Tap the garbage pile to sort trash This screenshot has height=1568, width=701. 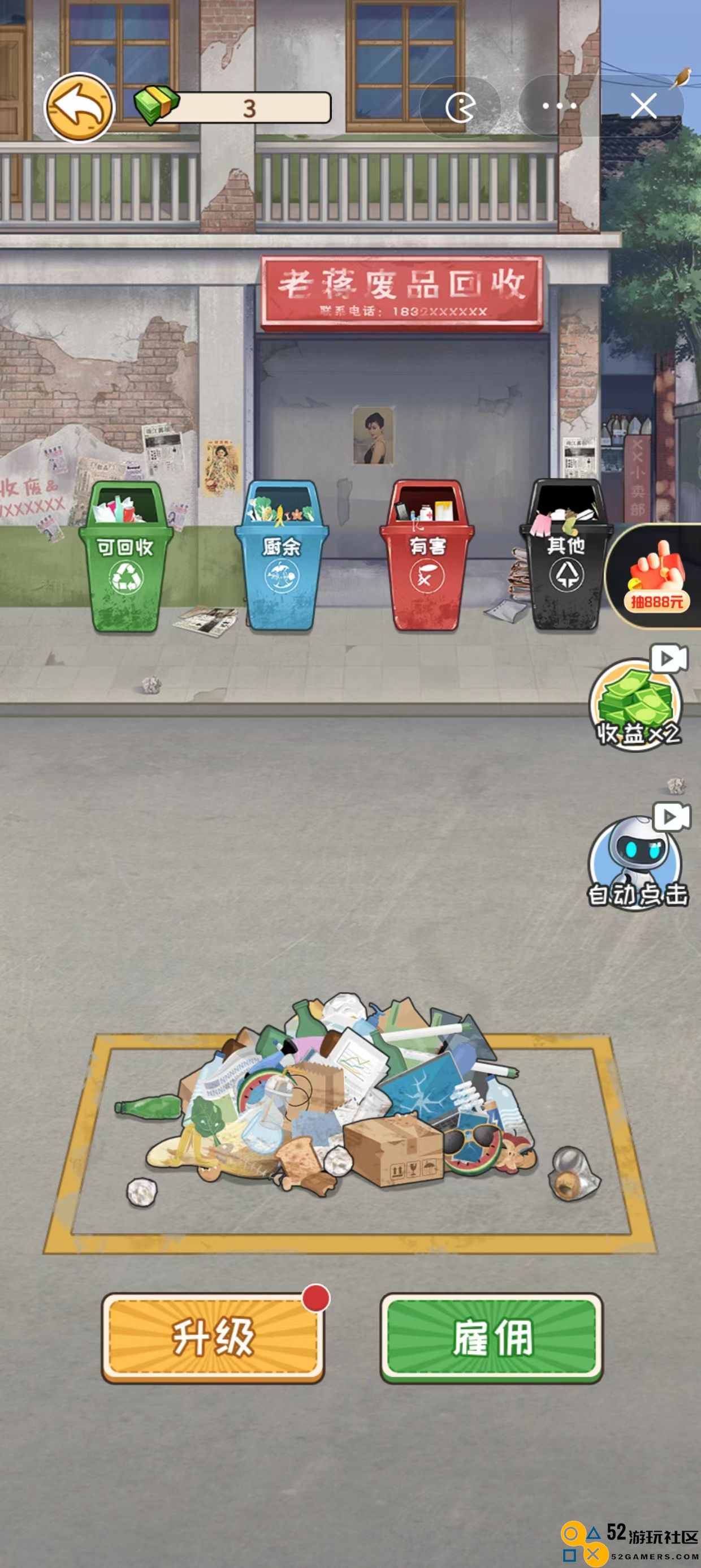tap(353, 1096)
